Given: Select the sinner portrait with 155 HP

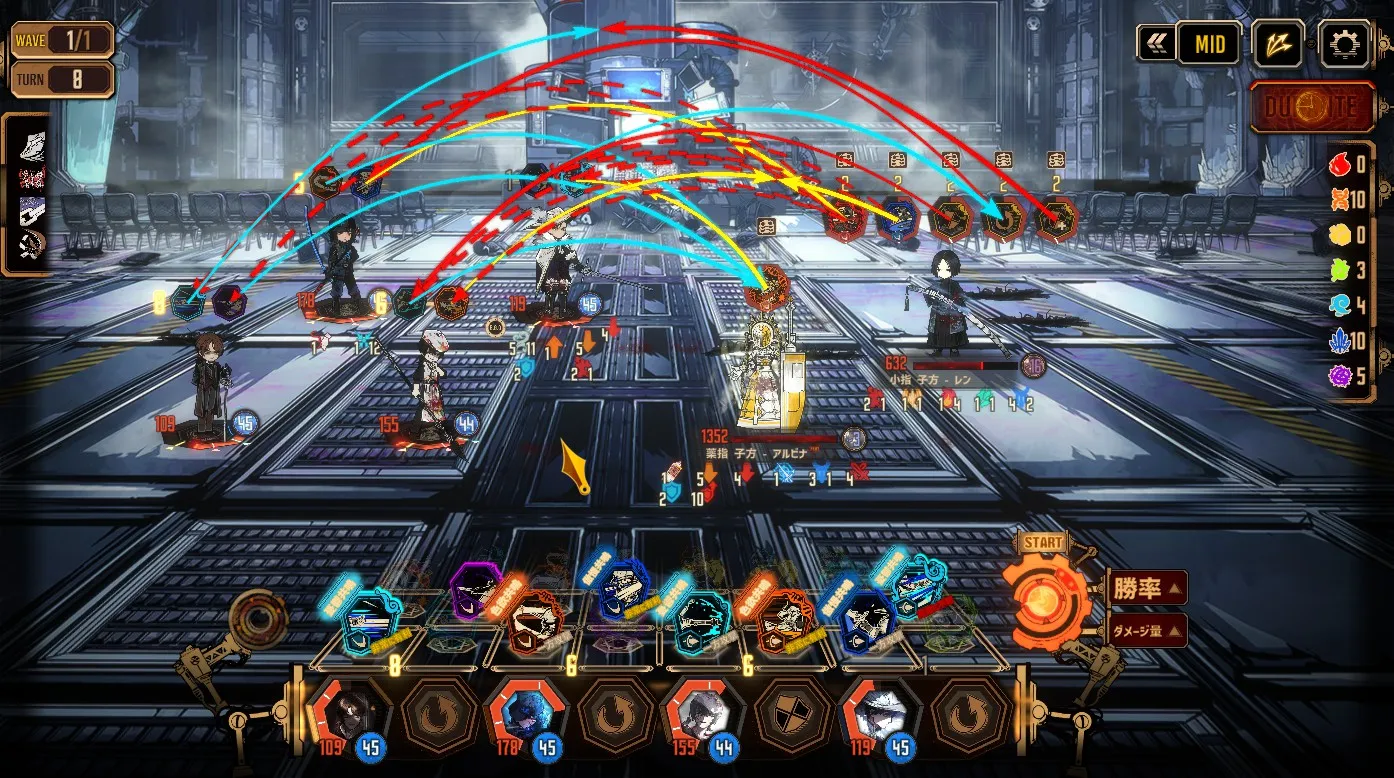Looking at the screenshot, I should 698,712.
